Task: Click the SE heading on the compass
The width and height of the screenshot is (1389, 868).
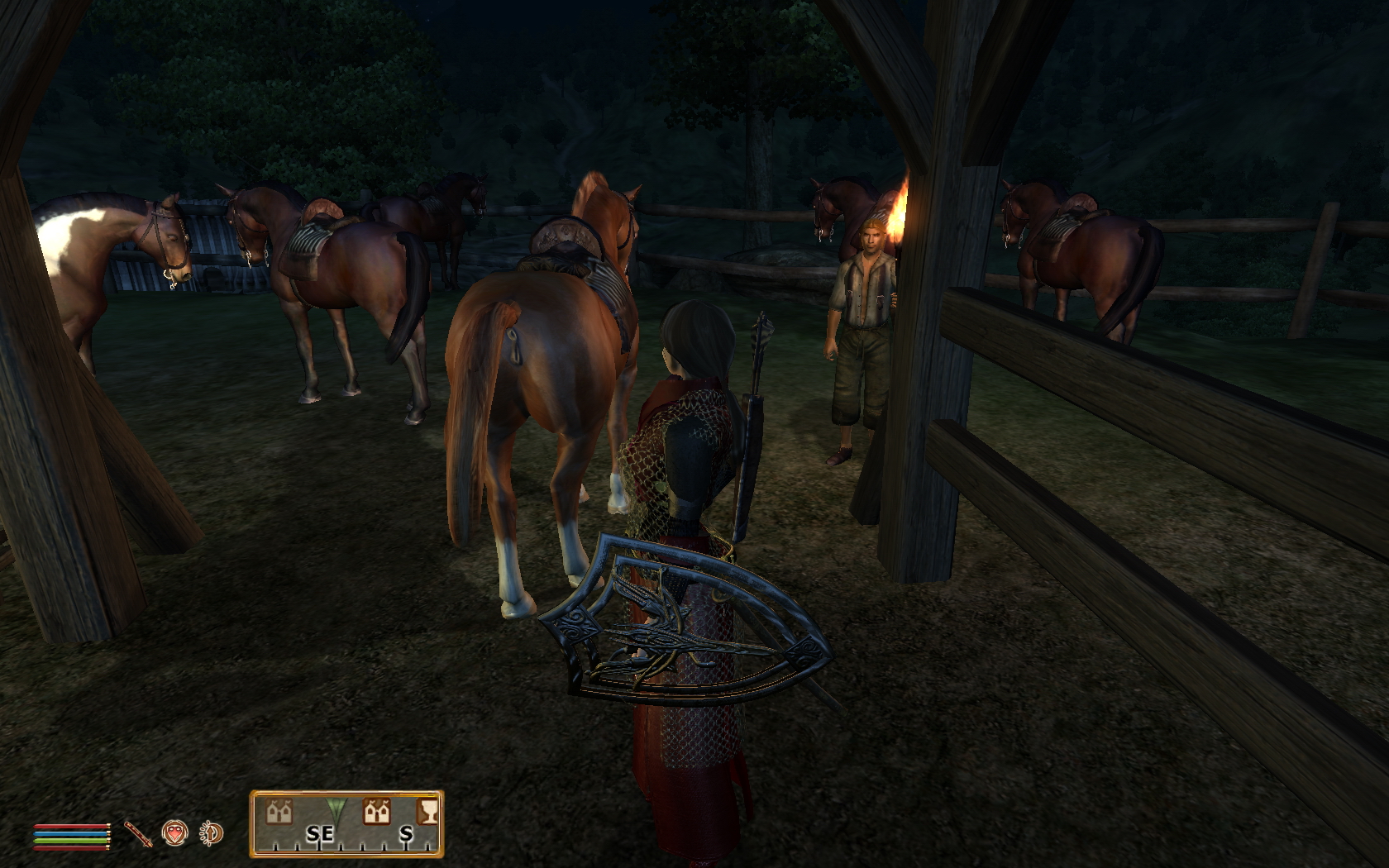Action: [319, 834]
